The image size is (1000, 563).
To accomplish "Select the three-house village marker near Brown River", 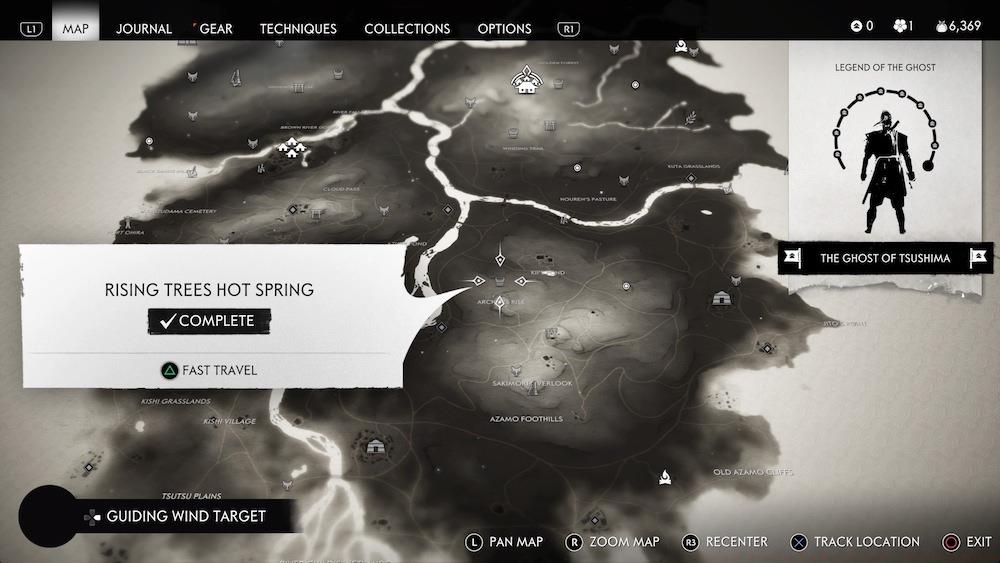I will (x=293, y=149).
